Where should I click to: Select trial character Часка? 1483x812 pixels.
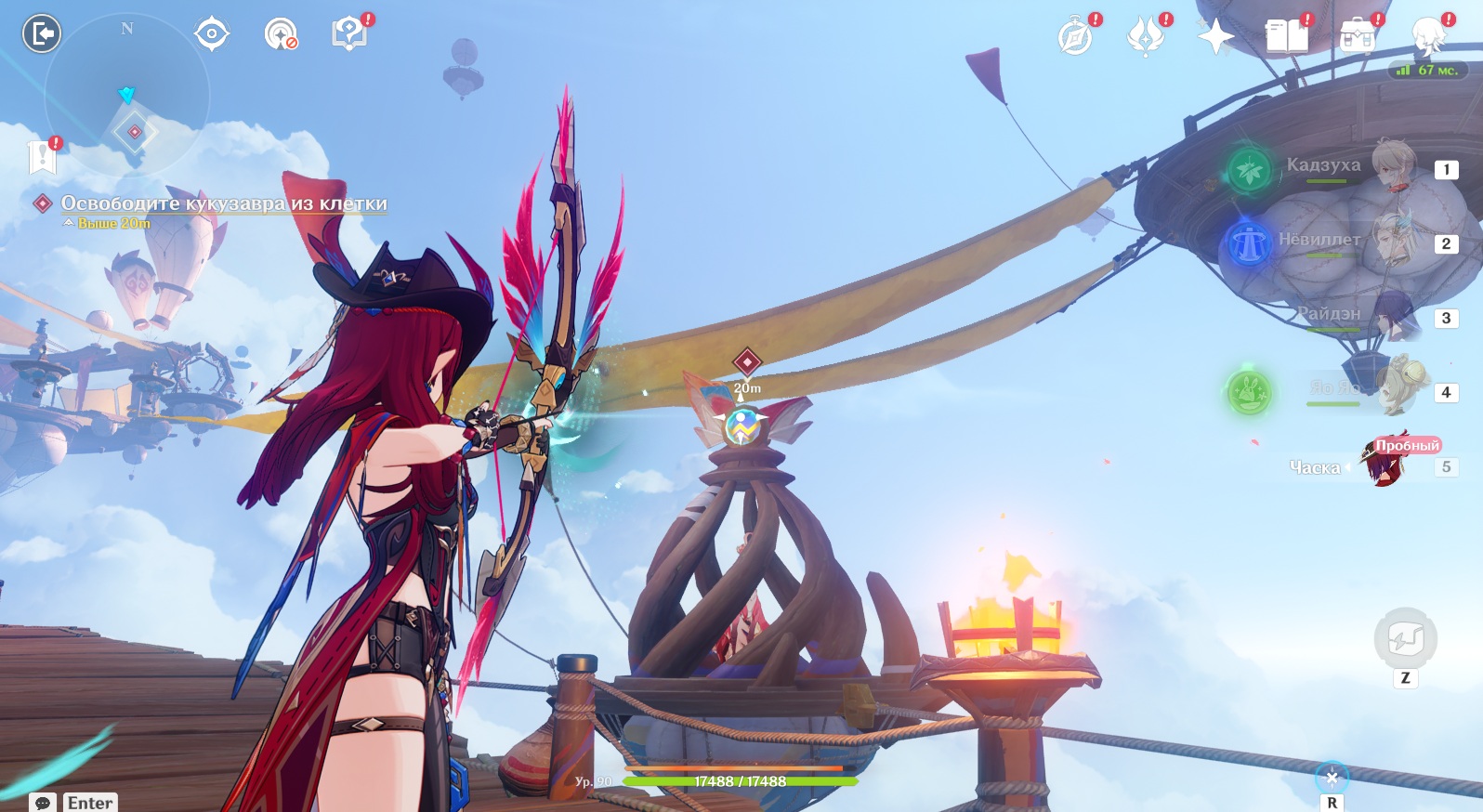(x=1385, y=463)
